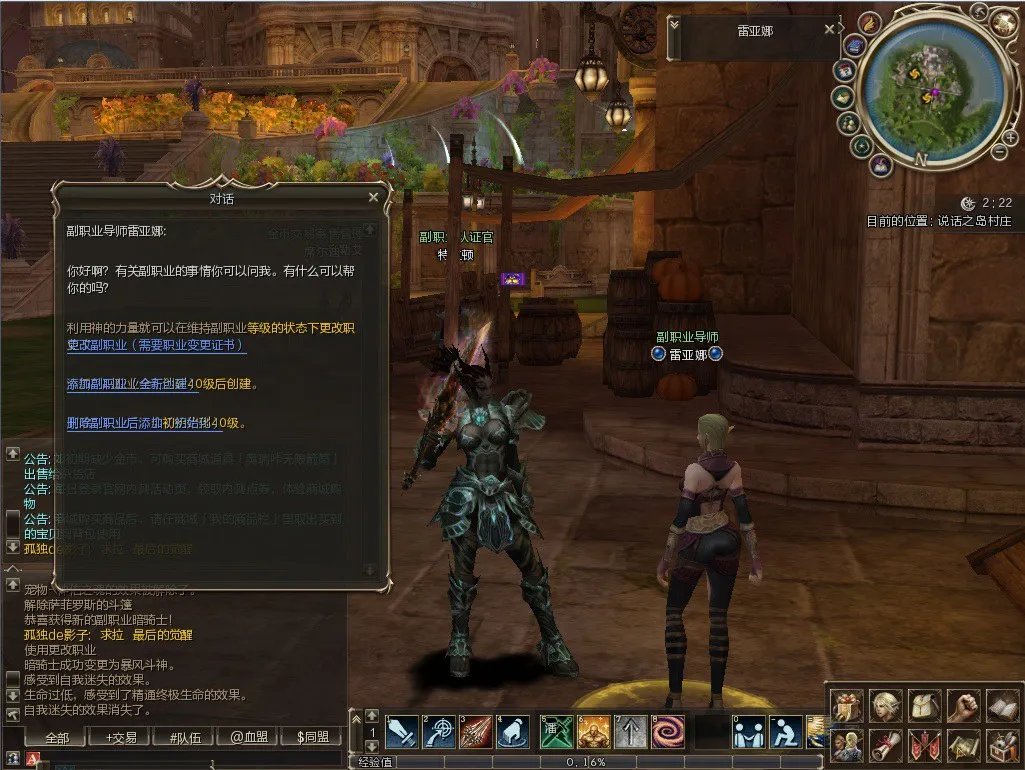The height and width of the screenshot is (770, 1025).
Task: Open the backpack inventory icon
Action: 925,706
